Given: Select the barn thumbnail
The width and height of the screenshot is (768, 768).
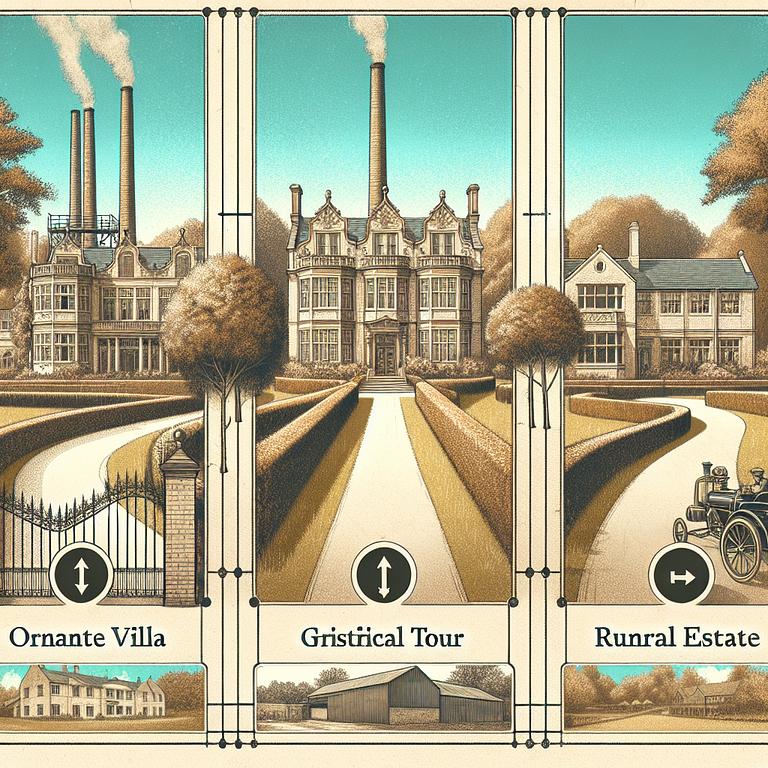Looking at the screenshot, I should 384,697.
